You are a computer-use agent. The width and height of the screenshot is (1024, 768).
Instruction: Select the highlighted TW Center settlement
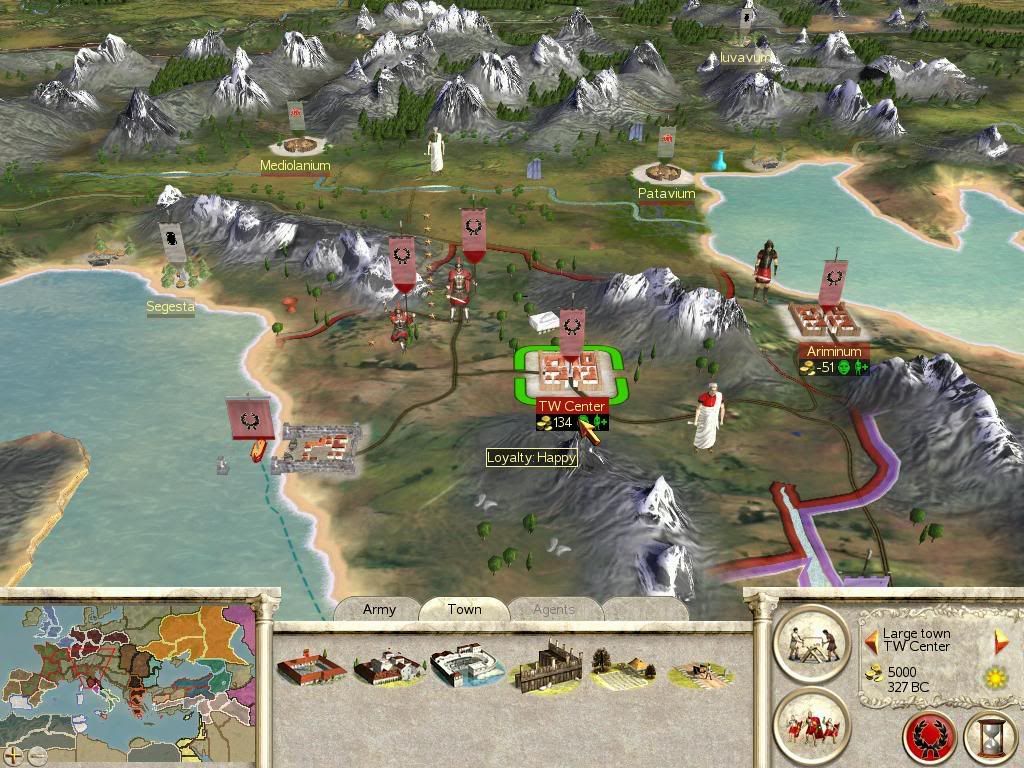click(571, 372)
